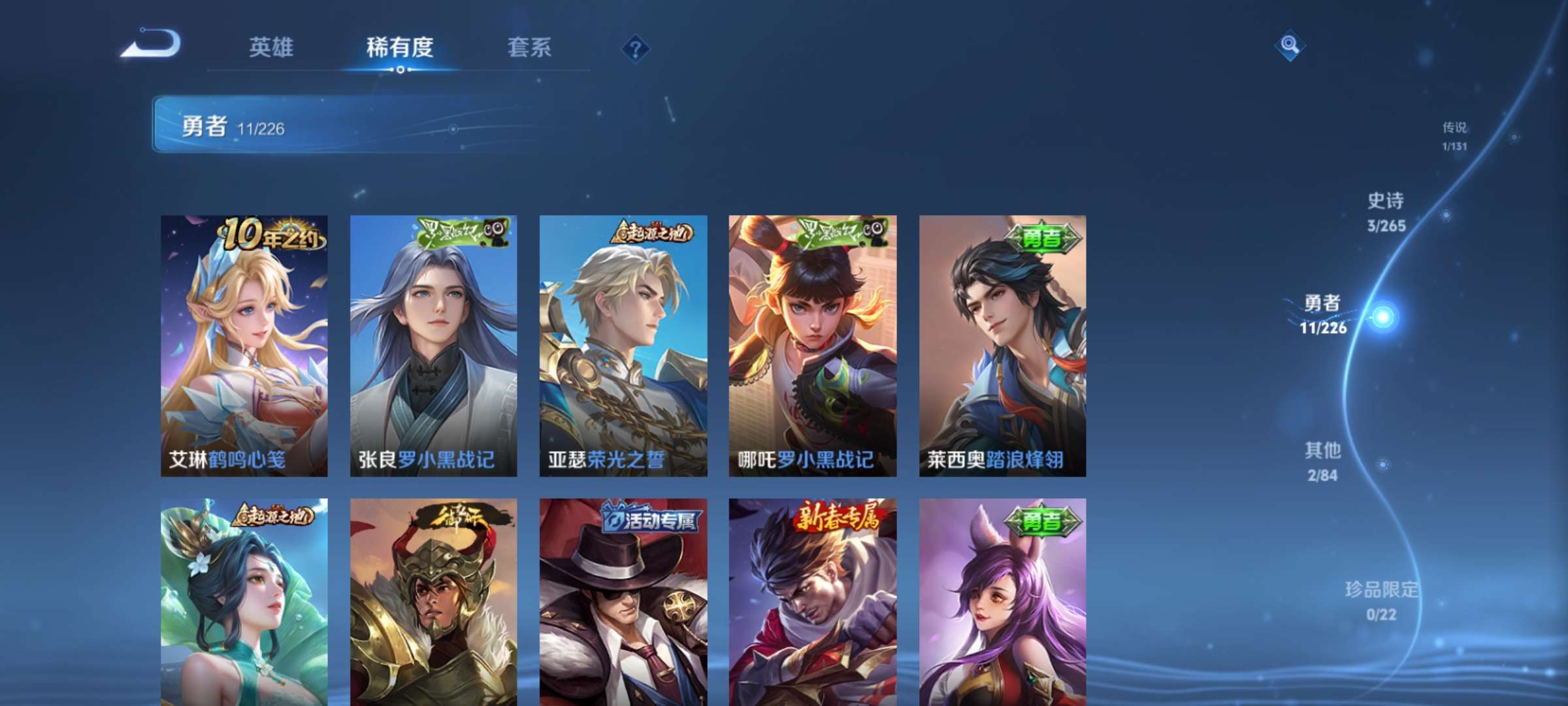Open the search magnifier at top right
The width and height of the screenshot is (1568, 706).
click(1288, 47)
